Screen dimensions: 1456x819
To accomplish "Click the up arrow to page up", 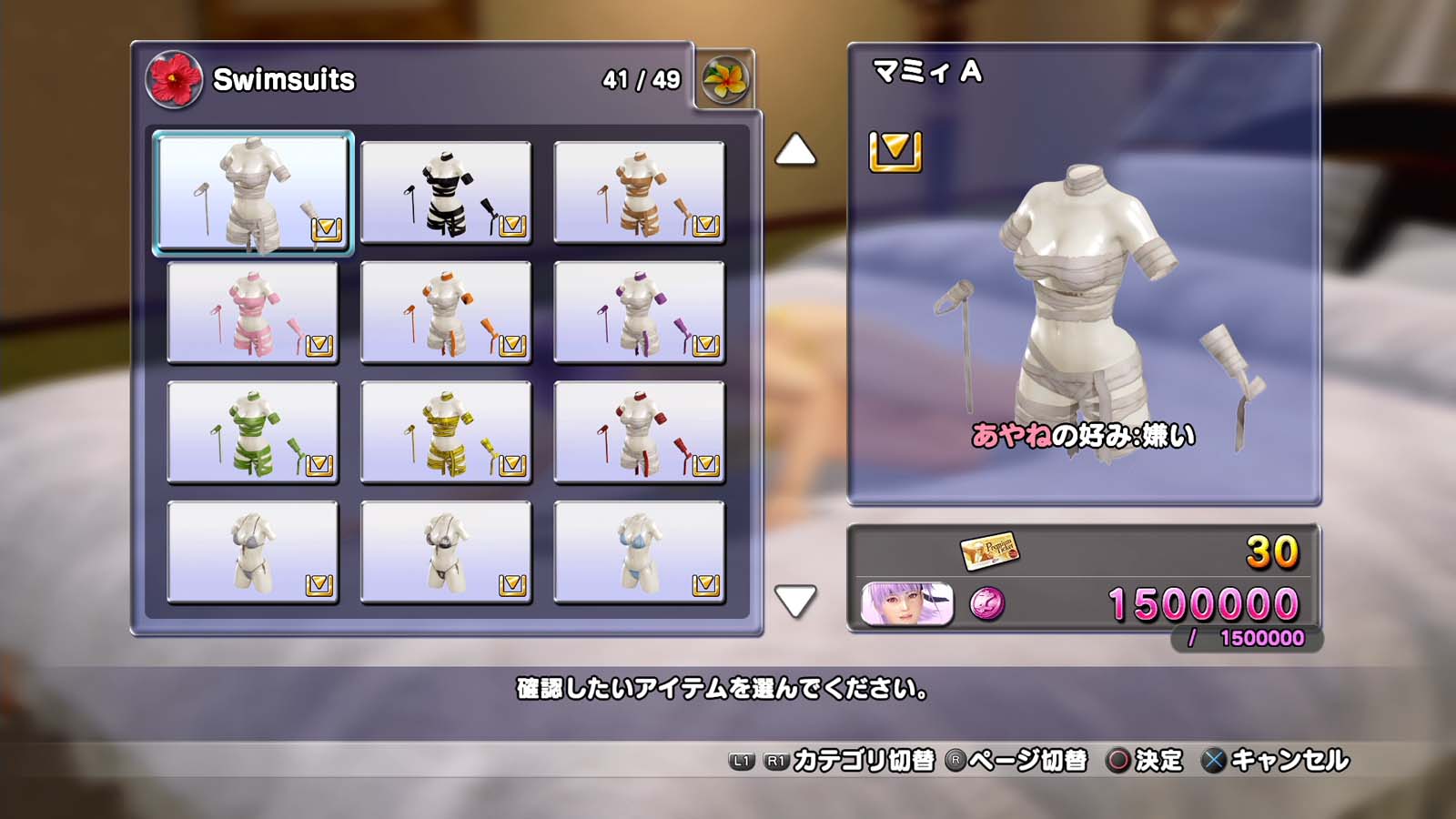I will [x=794, y=150].
